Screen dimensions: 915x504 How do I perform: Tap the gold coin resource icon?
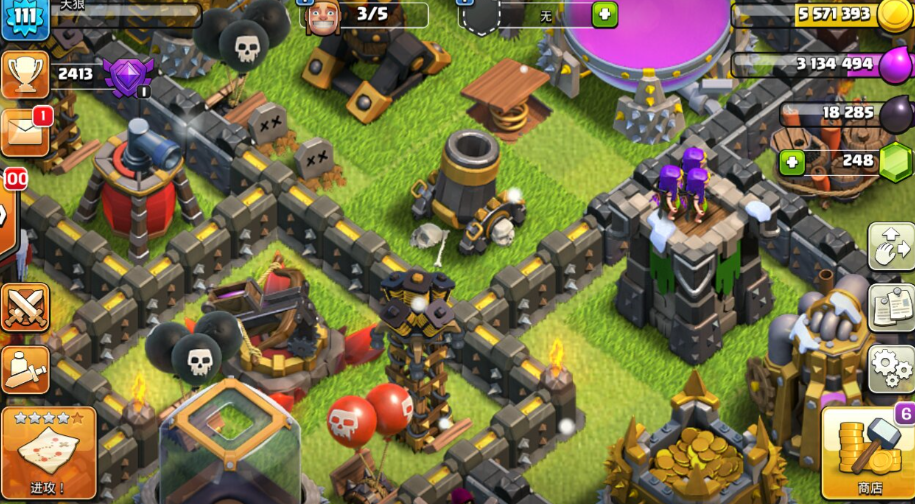tap(894, 15)
